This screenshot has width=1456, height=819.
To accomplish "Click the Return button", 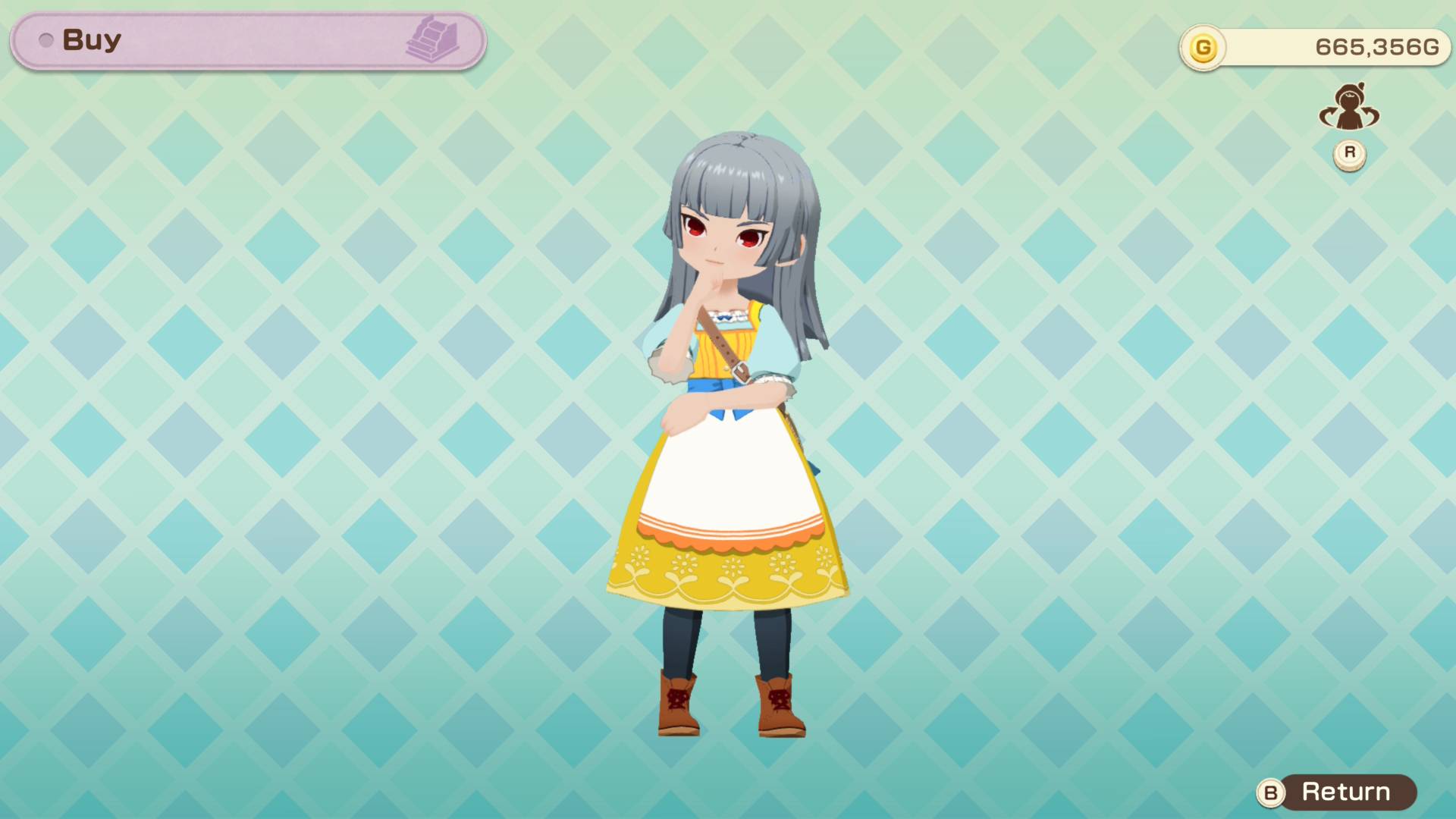I will (1337, 792).
